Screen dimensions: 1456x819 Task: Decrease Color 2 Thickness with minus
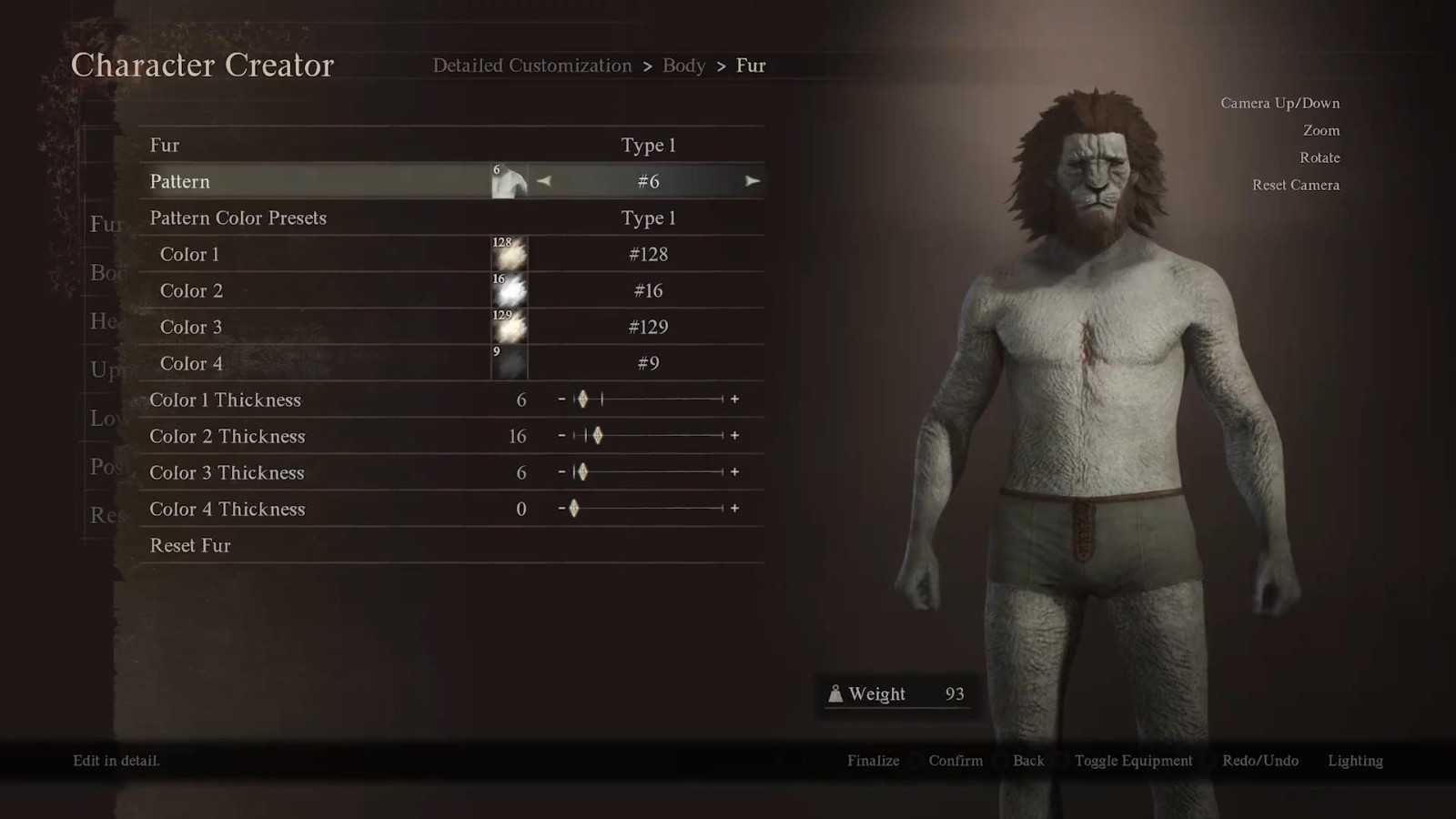tap(561, 436)
